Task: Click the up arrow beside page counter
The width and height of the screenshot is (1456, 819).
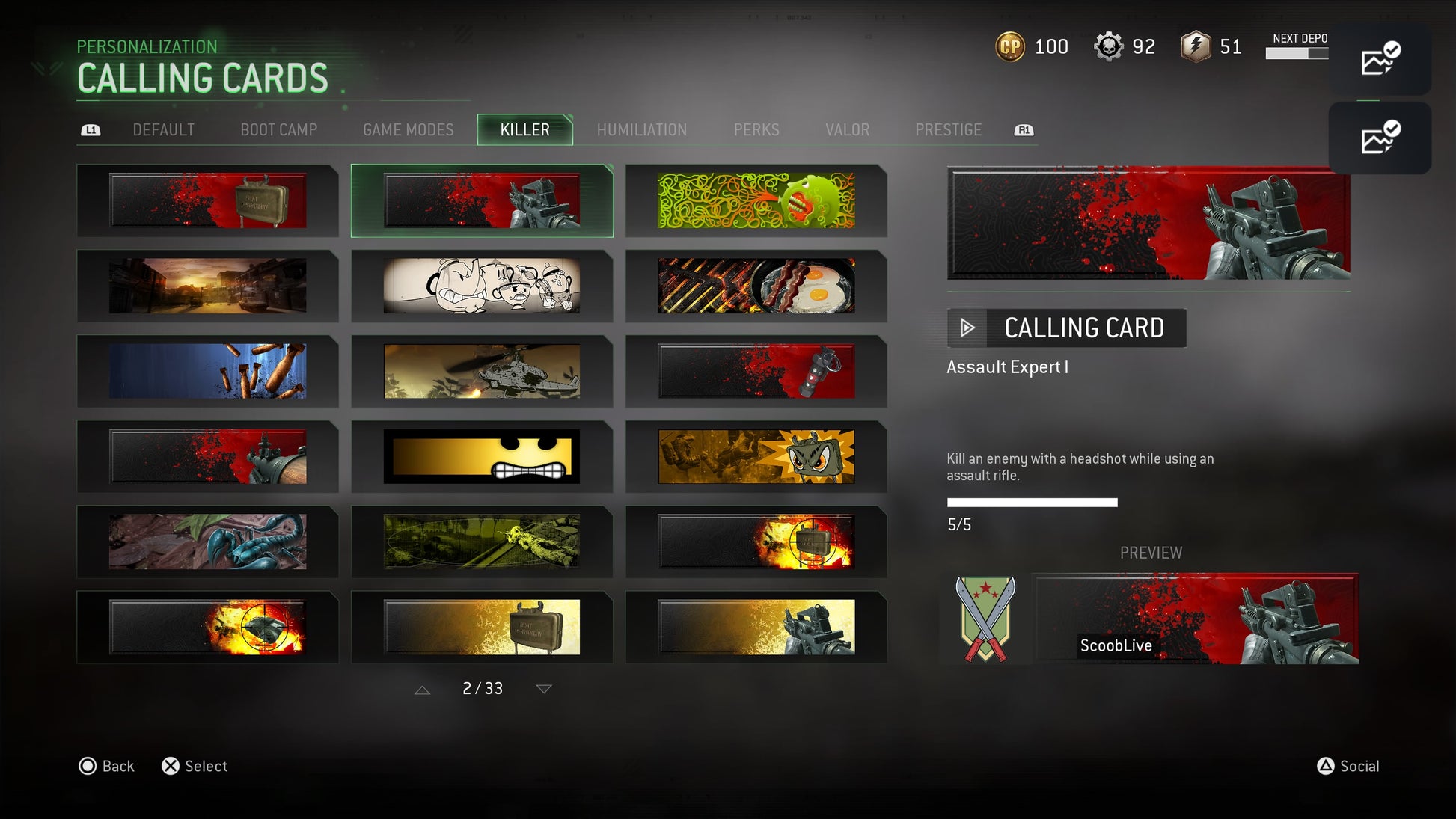Action: [x=422, y=690]
